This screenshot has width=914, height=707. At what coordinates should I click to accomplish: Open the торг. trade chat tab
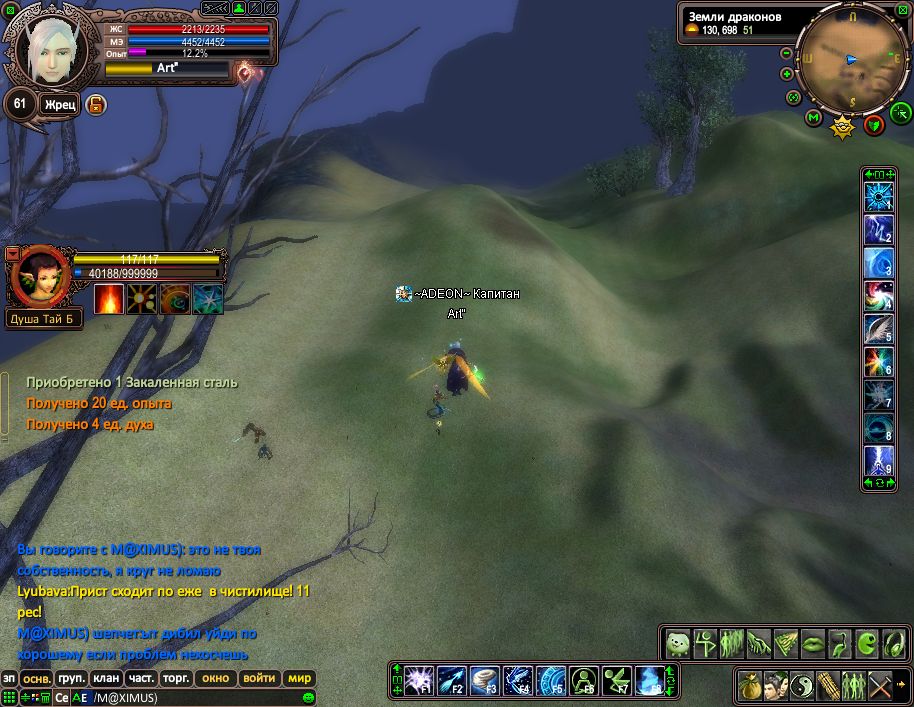pyautogui.click(x=176, y=678)
